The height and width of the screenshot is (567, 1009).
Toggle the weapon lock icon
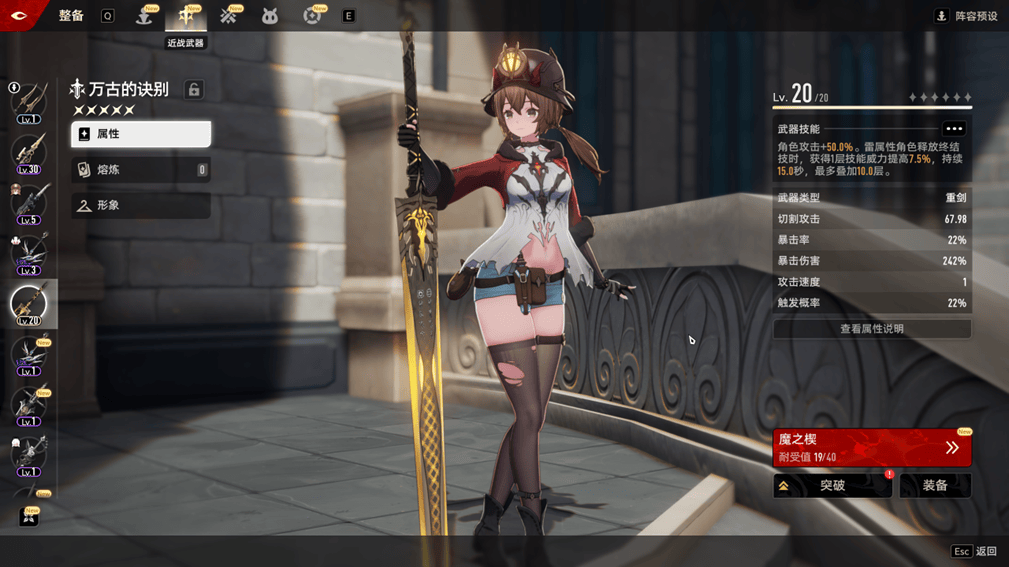point(194,90)
